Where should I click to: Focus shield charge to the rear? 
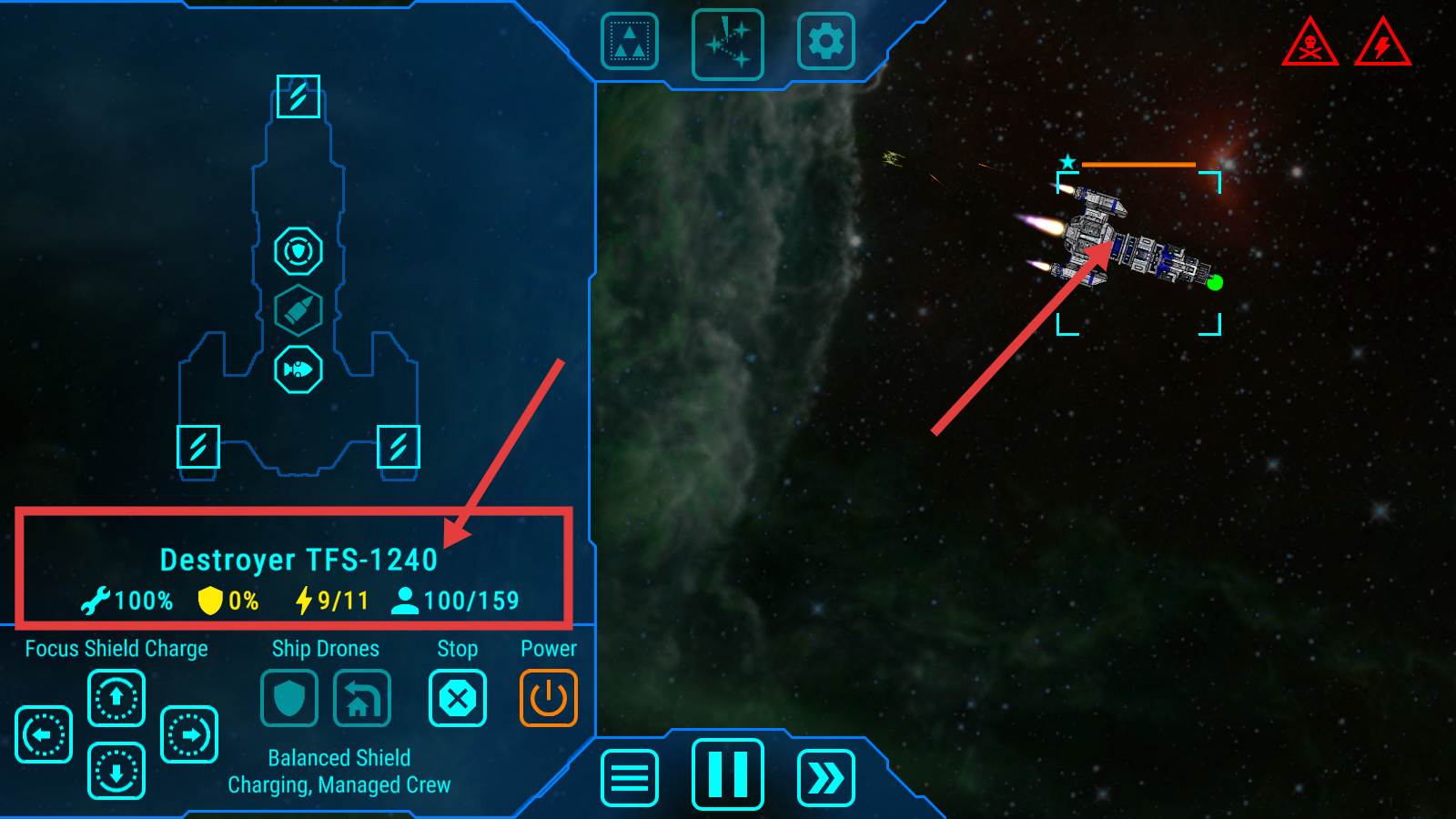pos(116,771)
